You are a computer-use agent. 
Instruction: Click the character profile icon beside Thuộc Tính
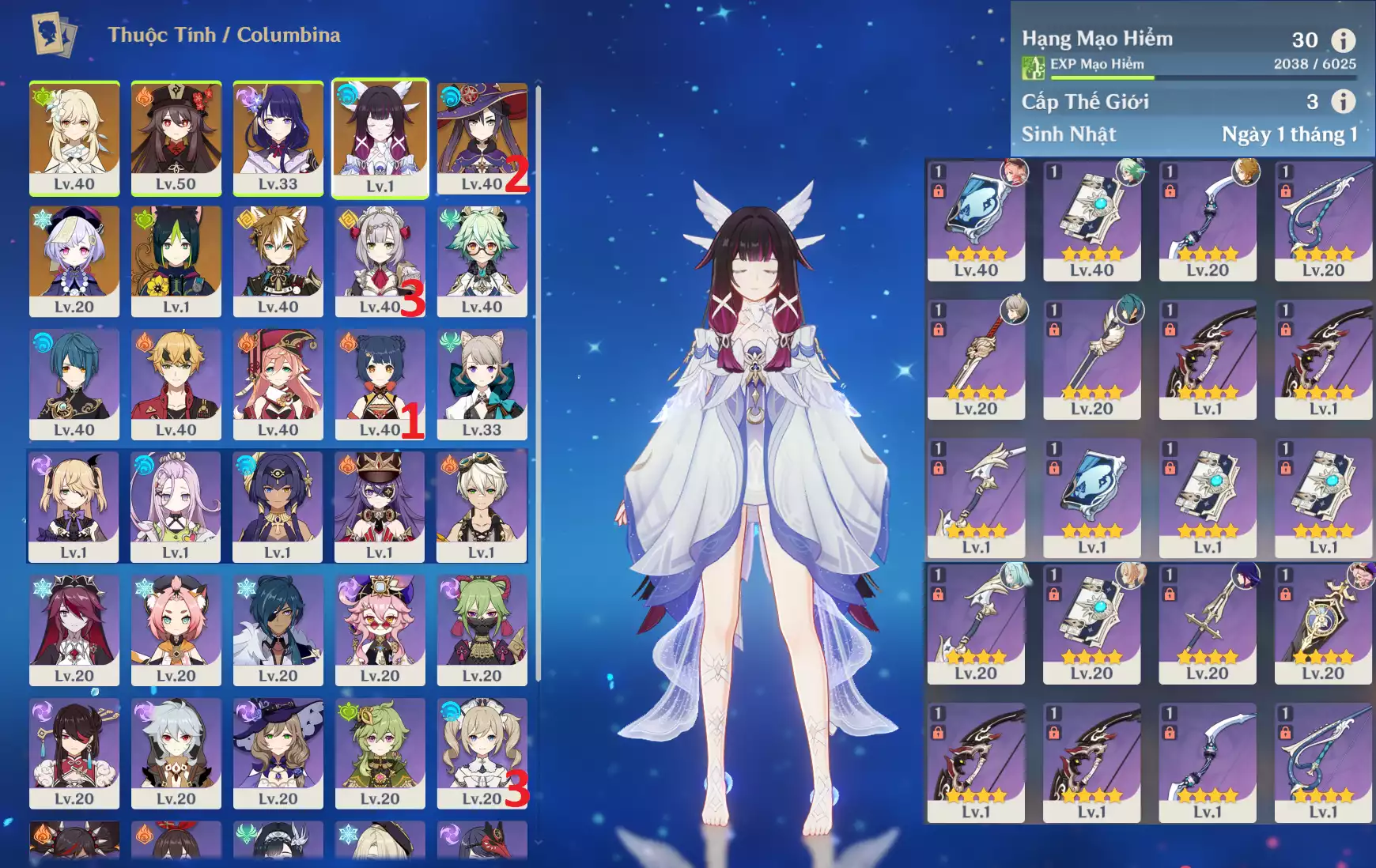tap(54, 35)
